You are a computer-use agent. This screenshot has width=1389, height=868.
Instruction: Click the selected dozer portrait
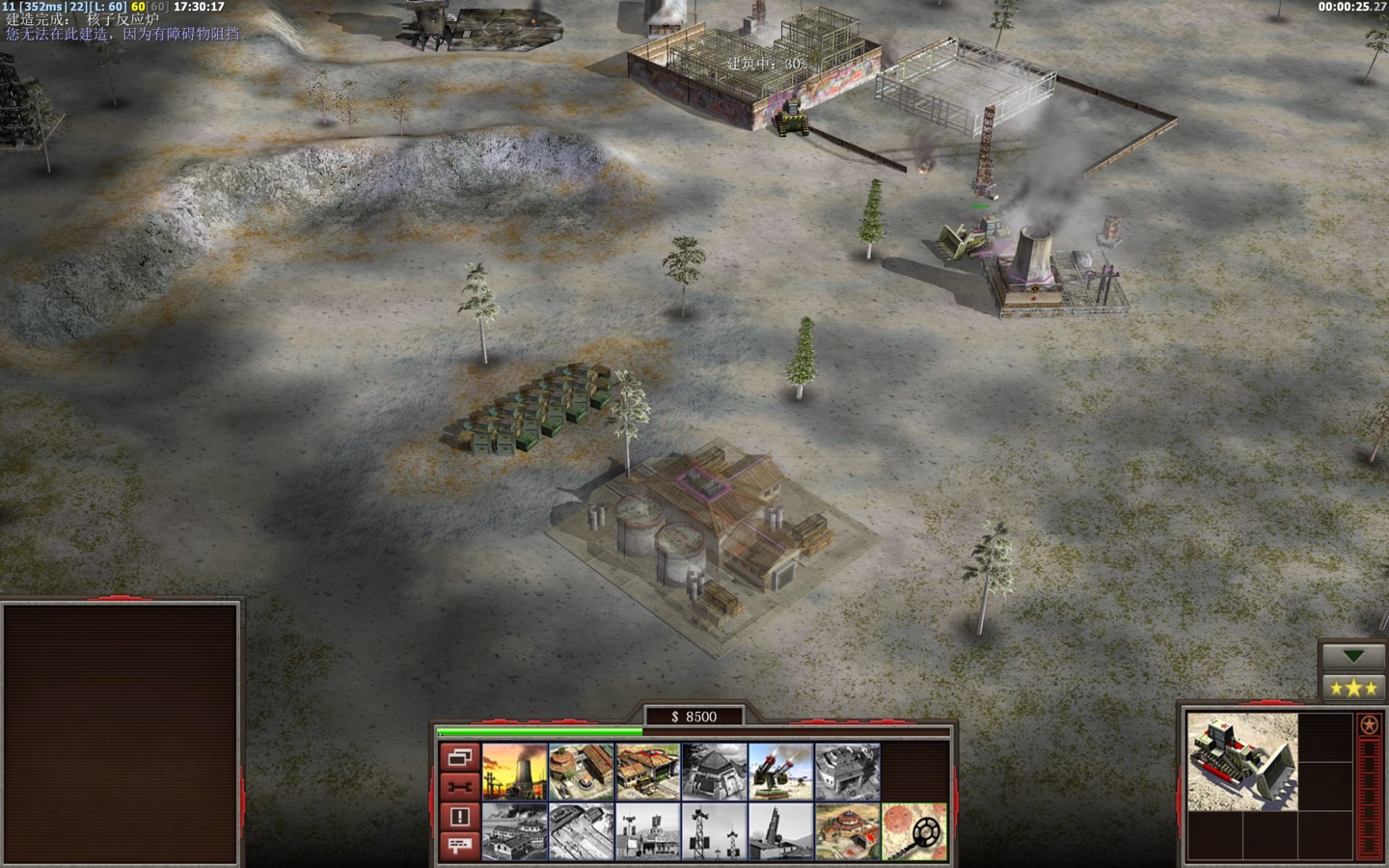1241,762
